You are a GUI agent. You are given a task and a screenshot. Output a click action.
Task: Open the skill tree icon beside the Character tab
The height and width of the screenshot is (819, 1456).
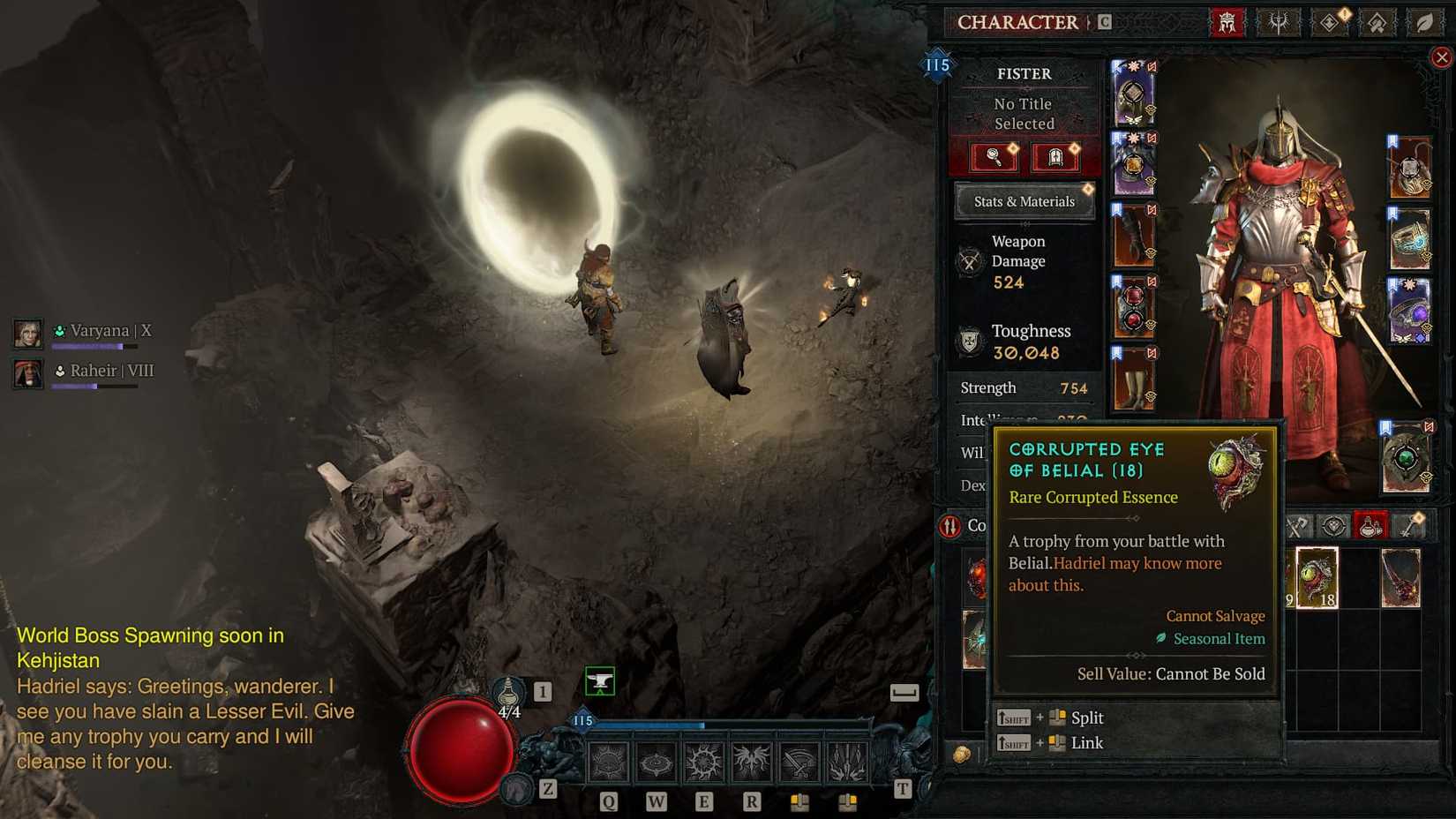[1278, 22]
